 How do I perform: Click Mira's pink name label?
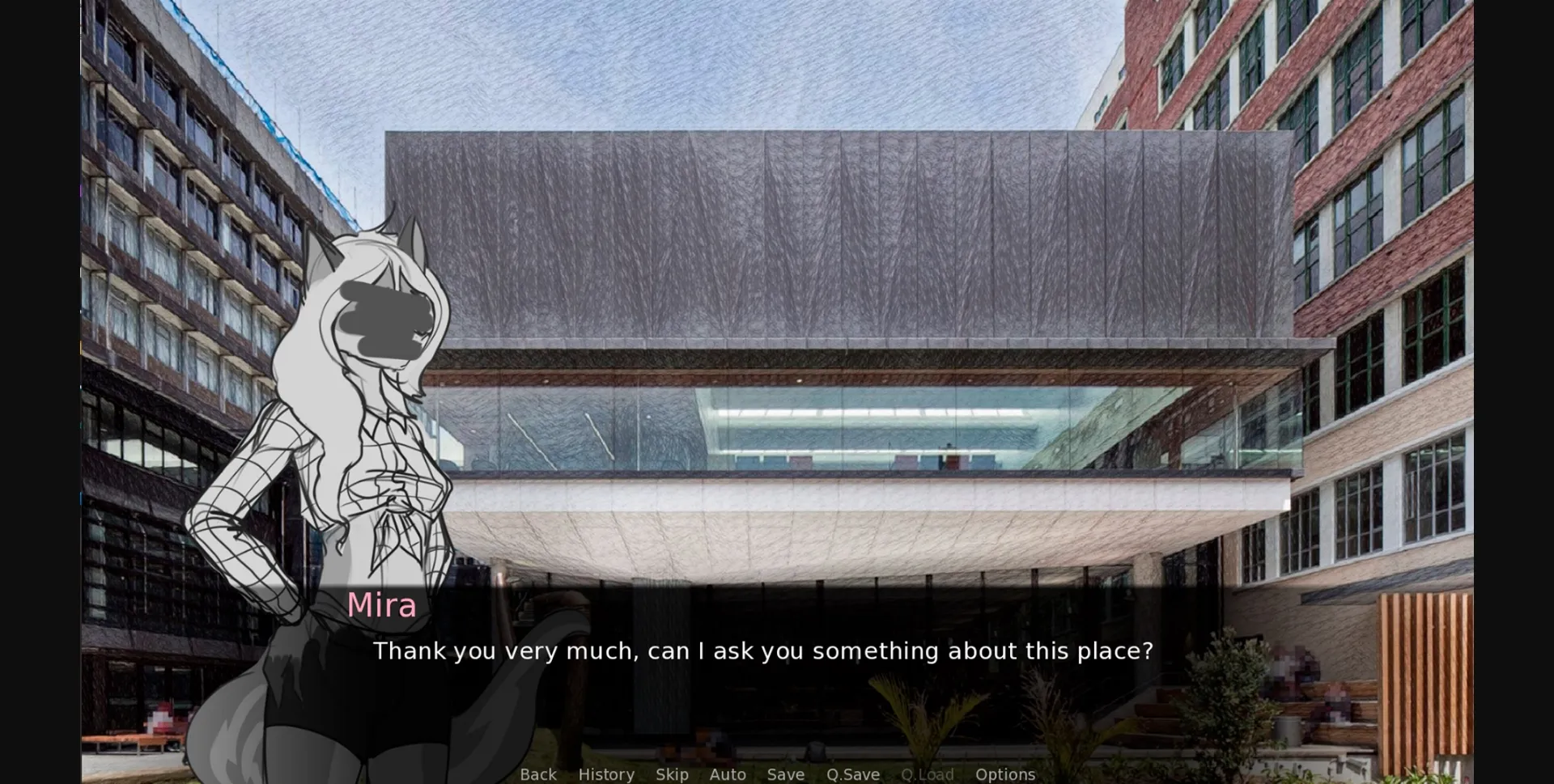381,604
